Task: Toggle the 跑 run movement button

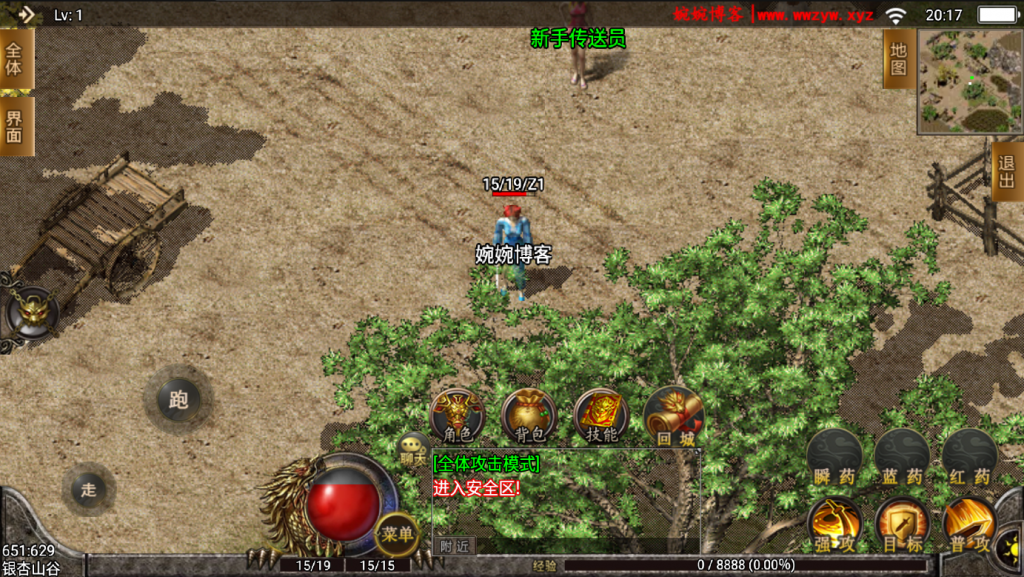Action: [x=178, y=400]
